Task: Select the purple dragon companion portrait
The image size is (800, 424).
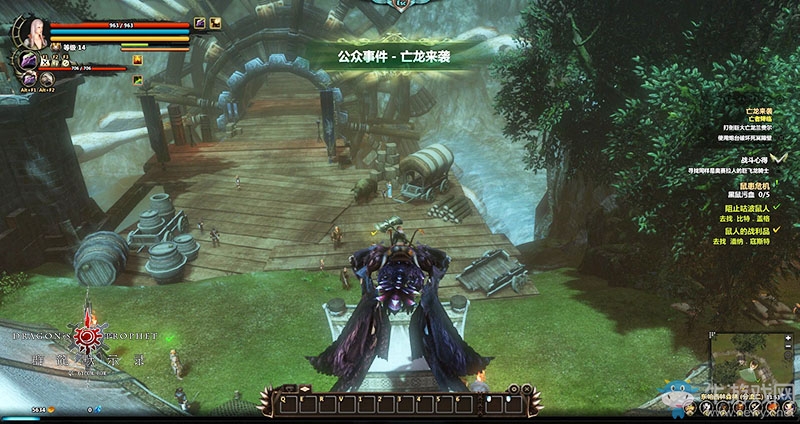Action: tap(27, 60)
